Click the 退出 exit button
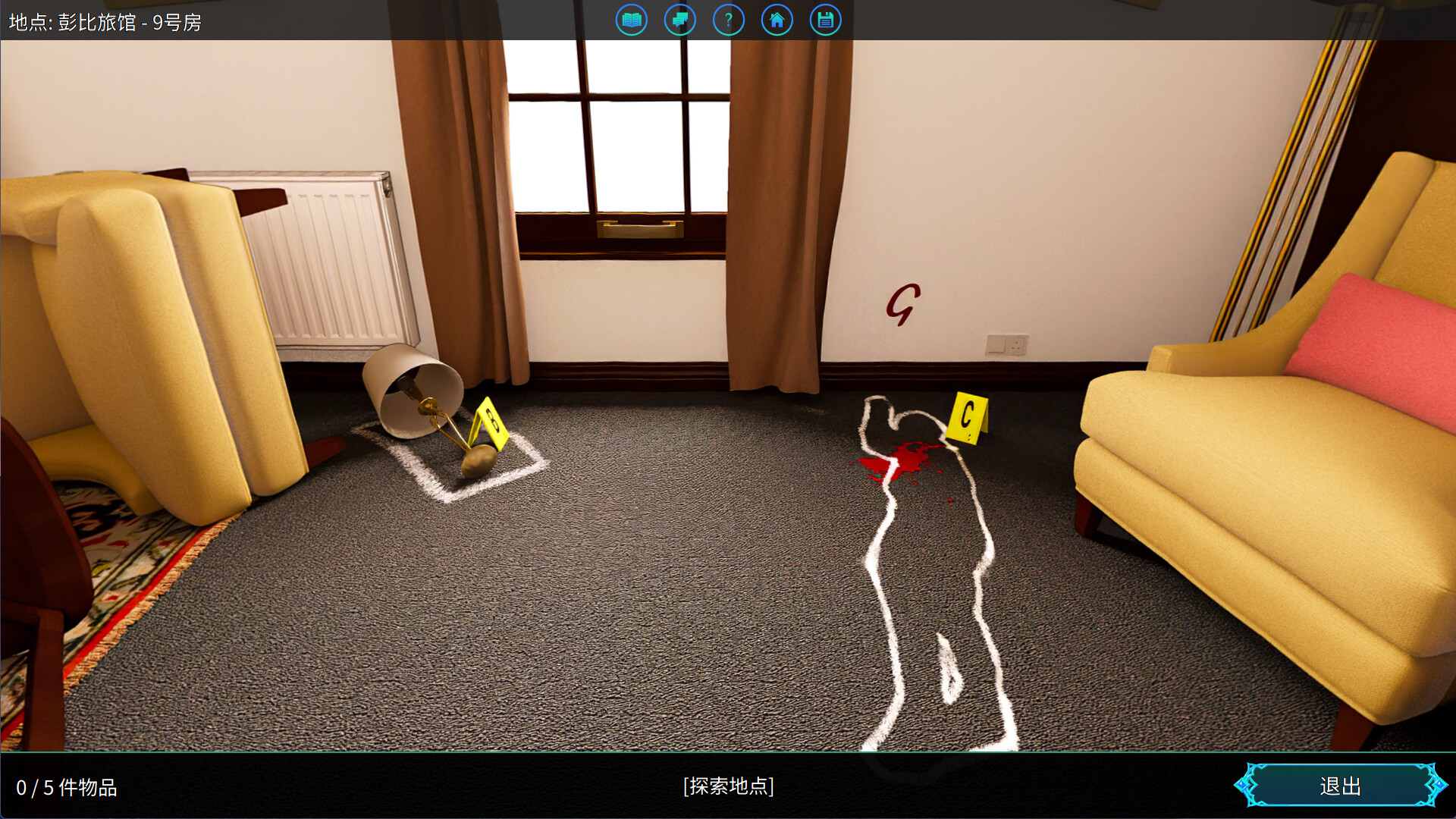 coord(1340,786)
